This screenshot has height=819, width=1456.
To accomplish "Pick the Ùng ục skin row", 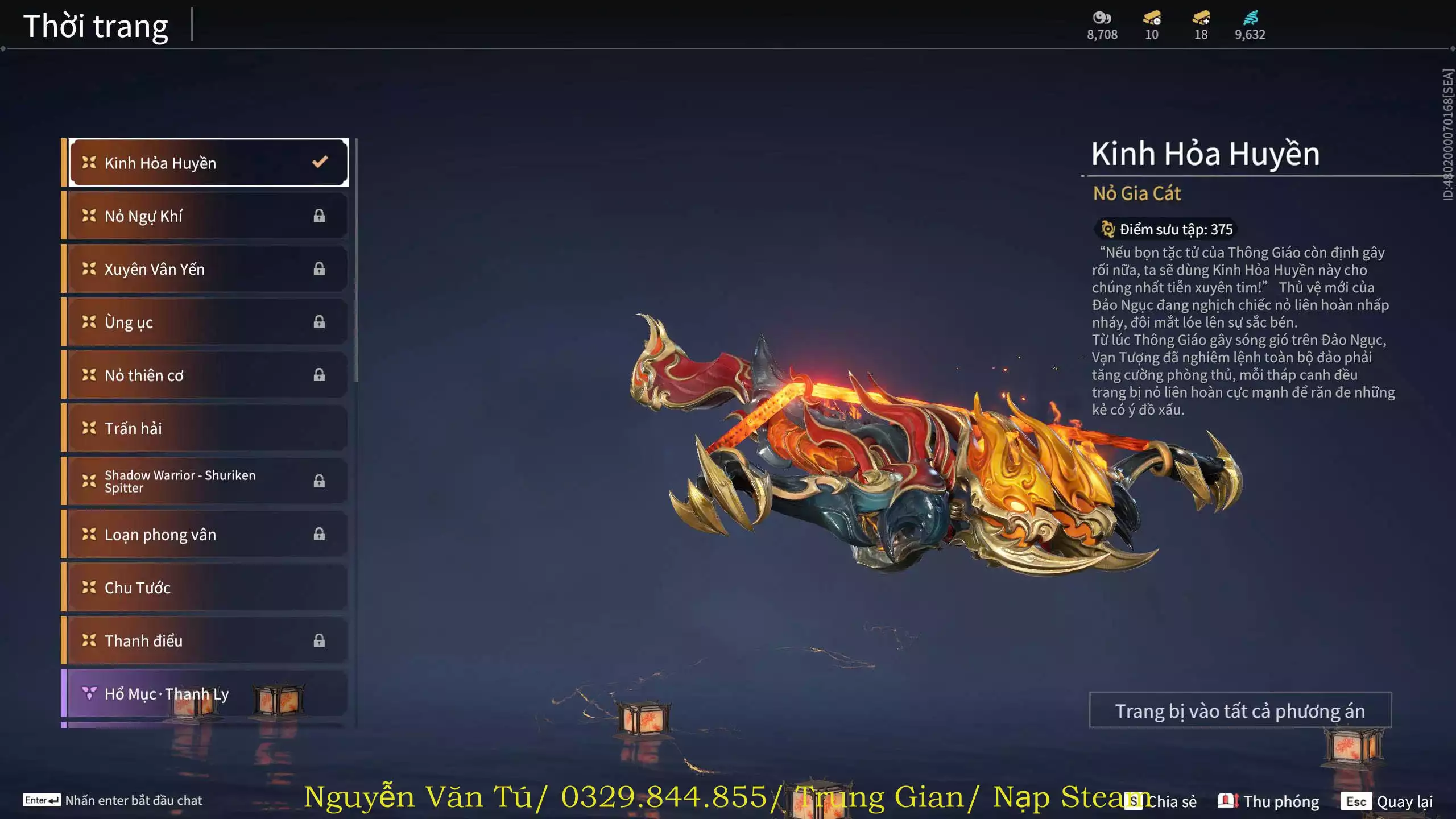I will pyautogui.click(x=208, y=322).
